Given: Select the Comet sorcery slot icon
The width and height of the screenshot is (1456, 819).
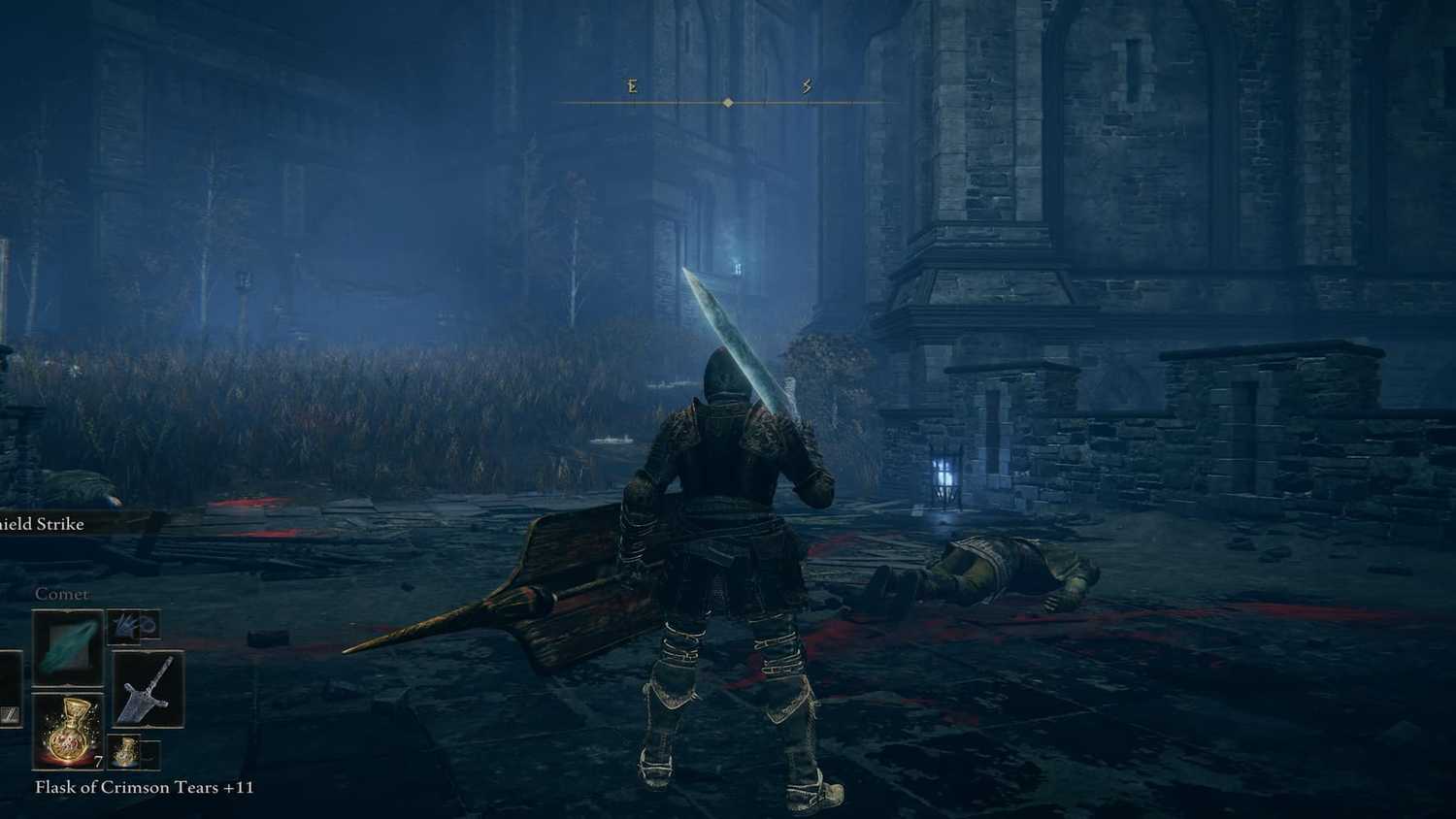Looking at the screenshot, I should coord(67,648).
